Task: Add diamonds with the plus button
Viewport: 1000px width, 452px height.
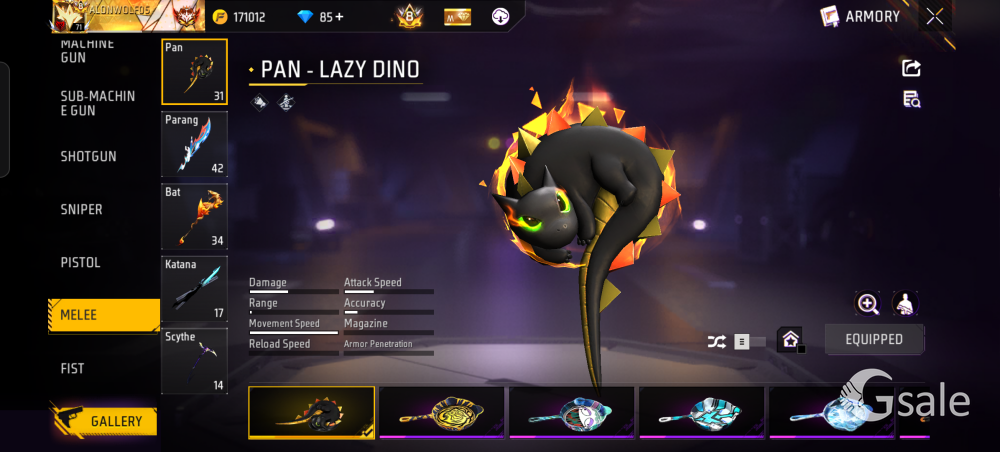Action: [x=339, y=17]
